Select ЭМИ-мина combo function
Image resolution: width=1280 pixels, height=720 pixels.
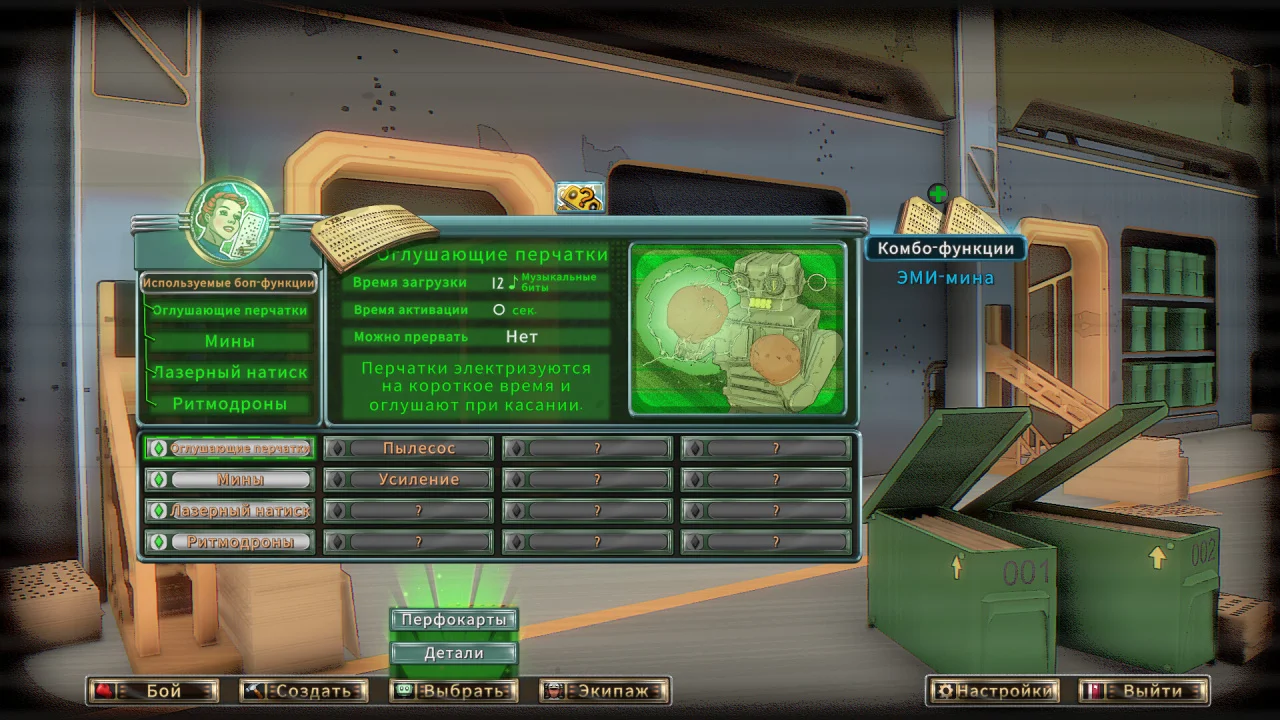point(945,278)
